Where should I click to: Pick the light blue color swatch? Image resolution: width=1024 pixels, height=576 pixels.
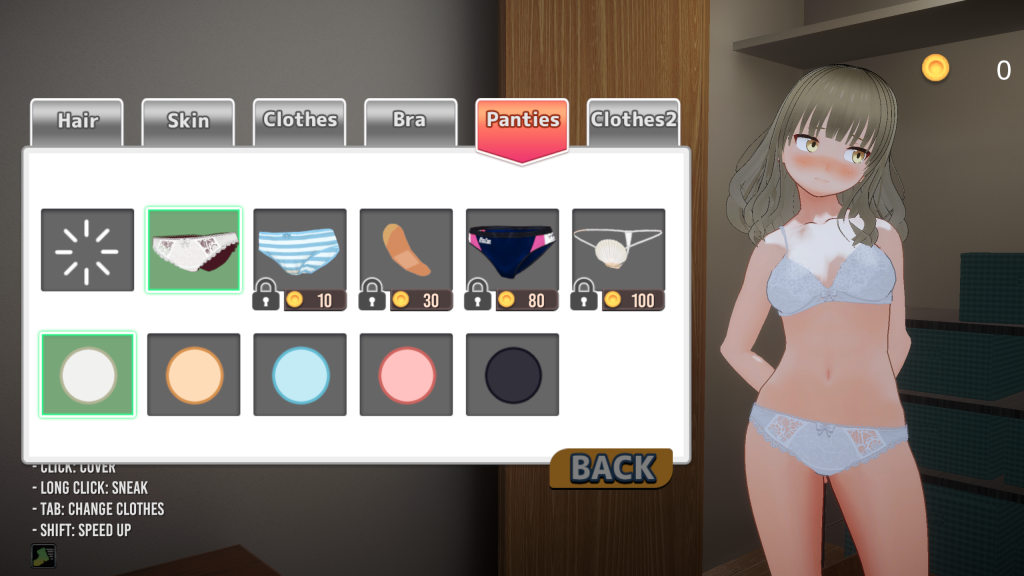(300, 375)
